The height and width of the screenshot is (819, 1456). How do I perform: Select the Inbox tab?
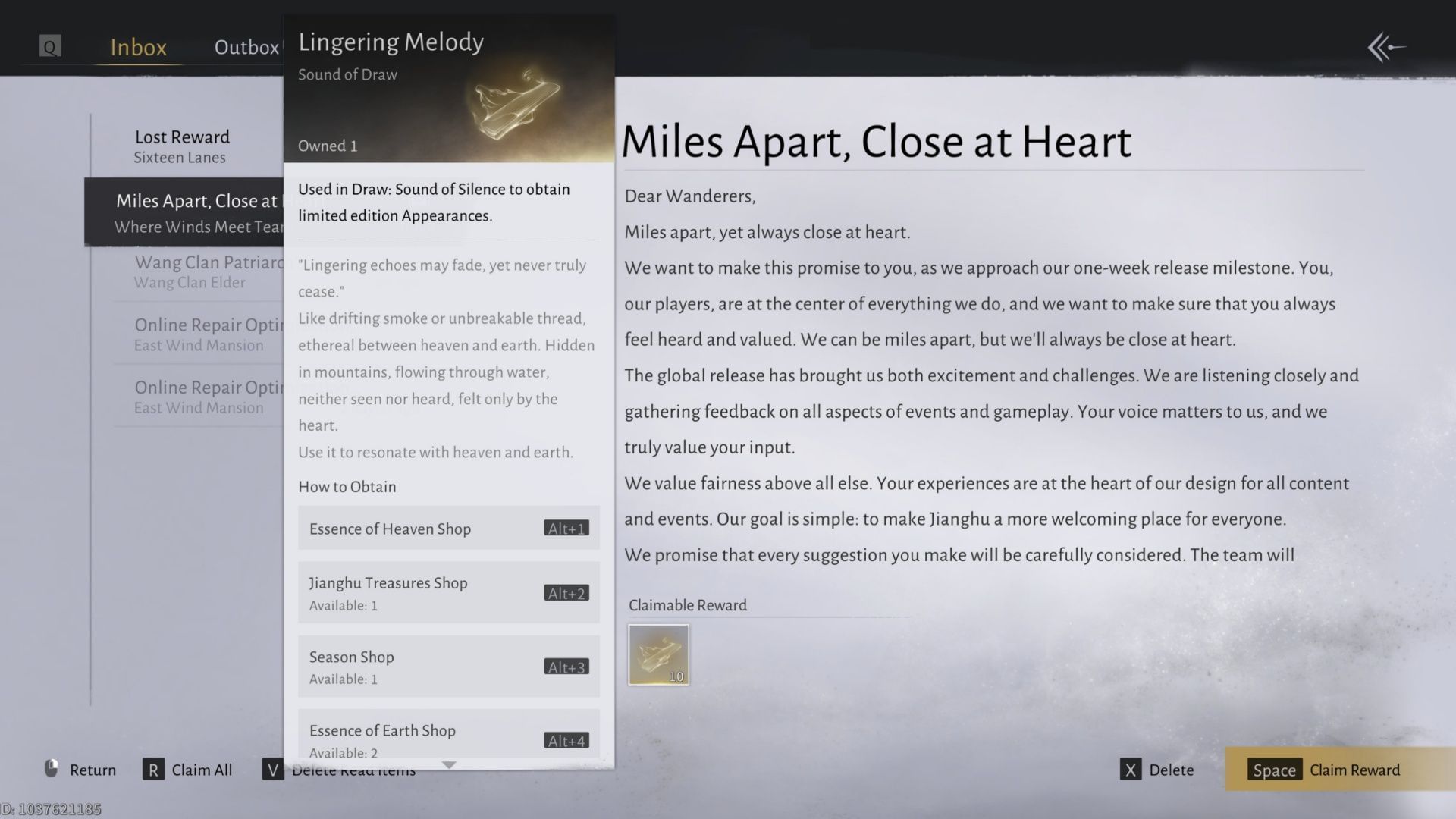(137, 47)
